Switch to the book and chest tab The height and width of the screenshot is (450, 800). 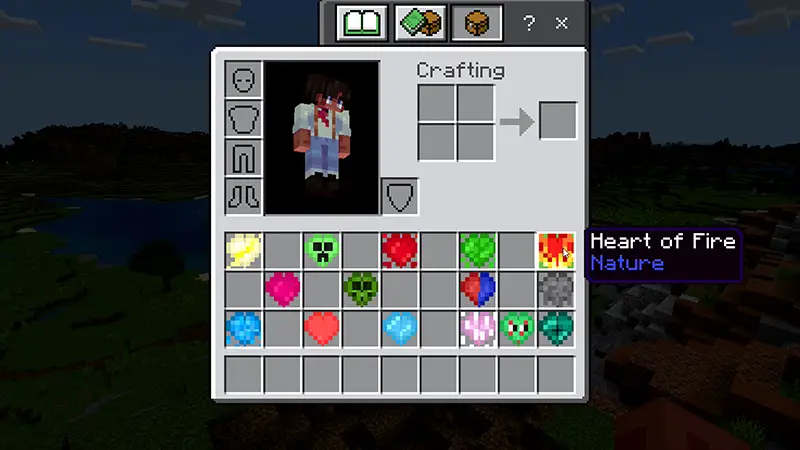click(x=420, y=23)
